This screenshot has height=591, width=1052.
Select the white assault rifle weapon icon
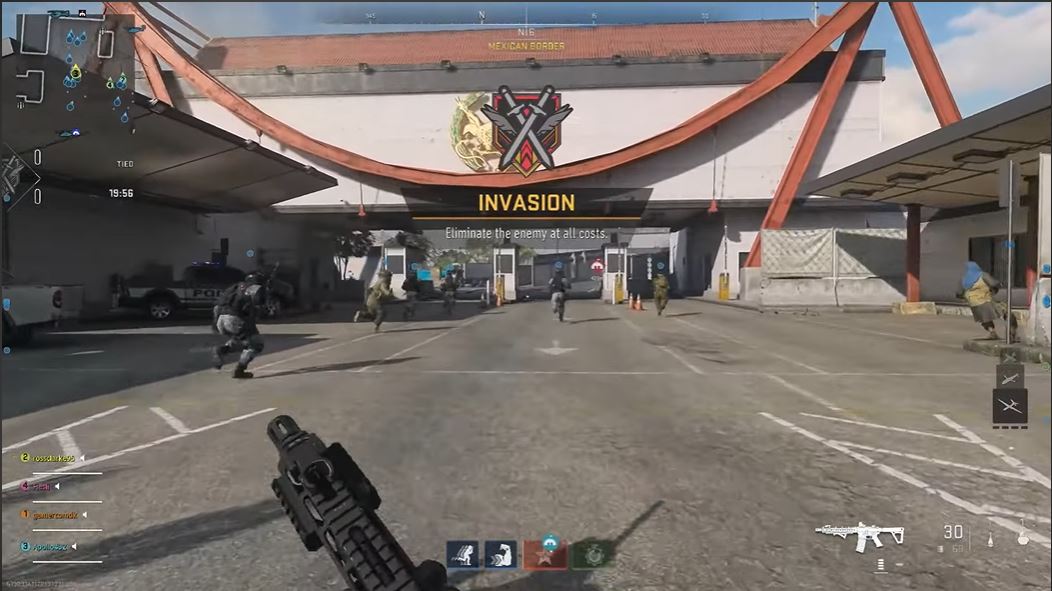pos(859,535)
